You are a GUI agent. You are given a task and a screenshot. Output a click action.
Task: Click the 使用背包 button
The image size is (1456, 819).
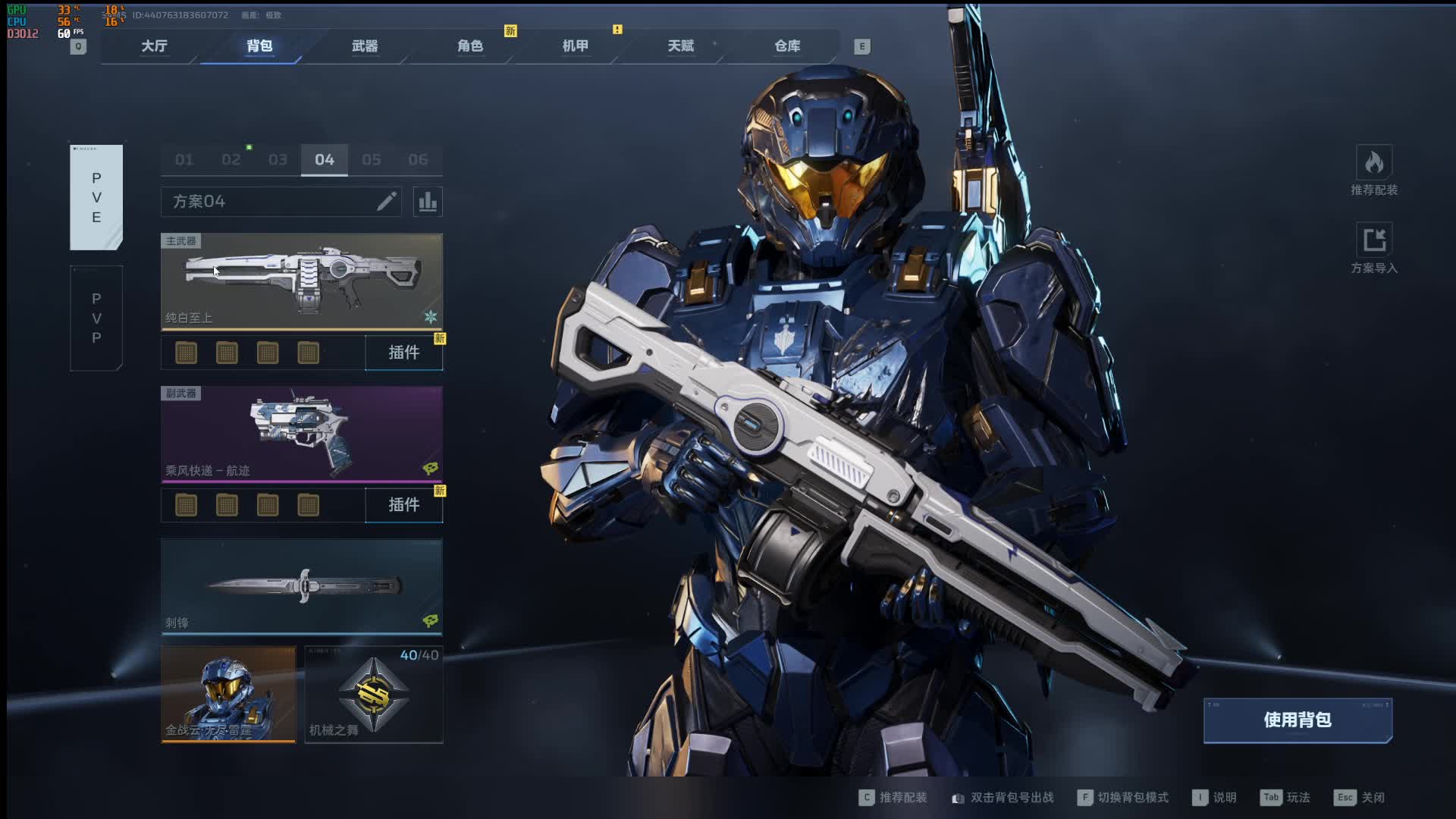click(x=1298, y=720)
